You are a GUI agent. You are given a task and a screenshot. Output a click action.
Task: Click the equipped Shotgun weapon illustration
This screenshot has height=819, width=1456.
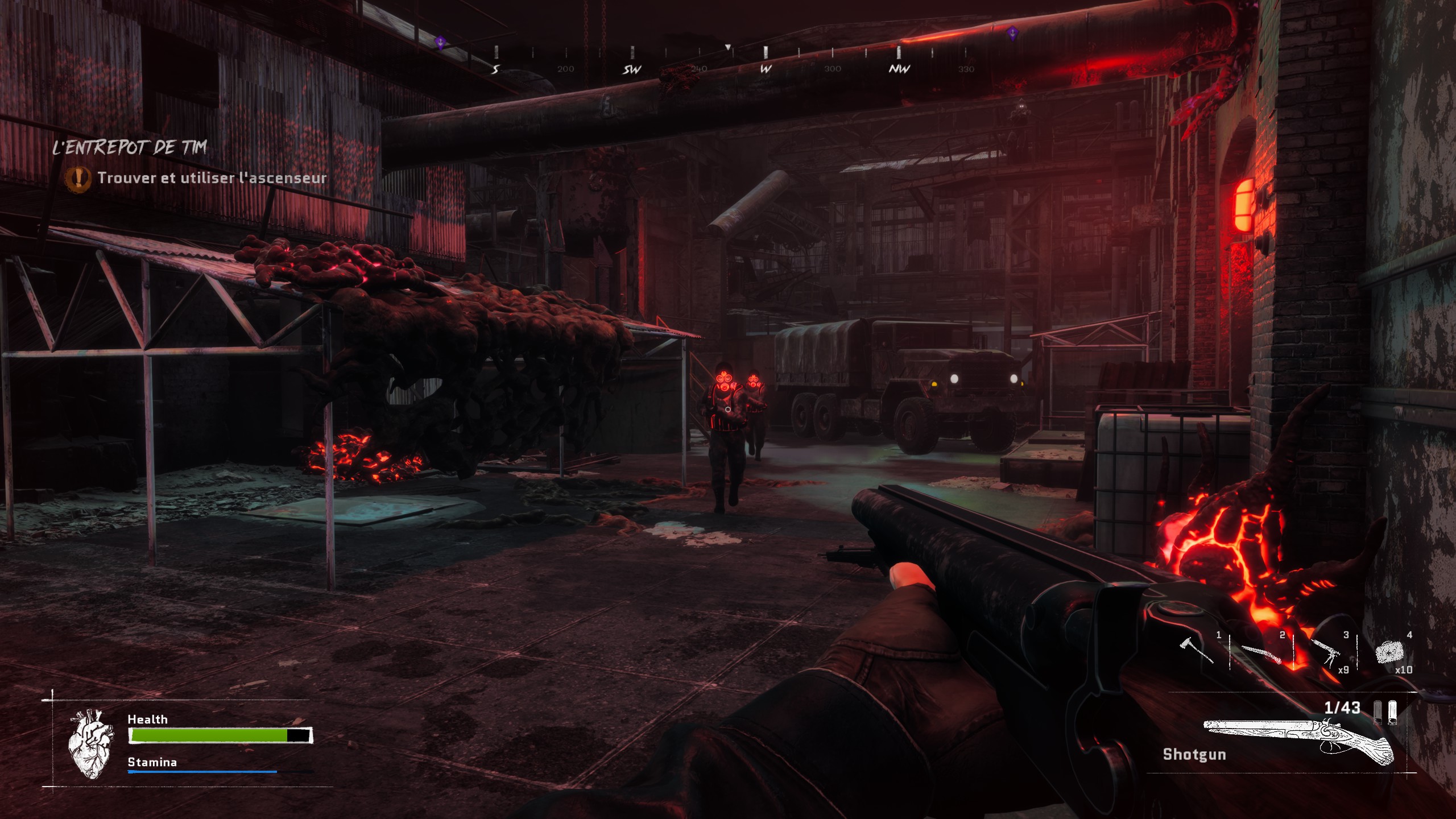[1300, 741]
